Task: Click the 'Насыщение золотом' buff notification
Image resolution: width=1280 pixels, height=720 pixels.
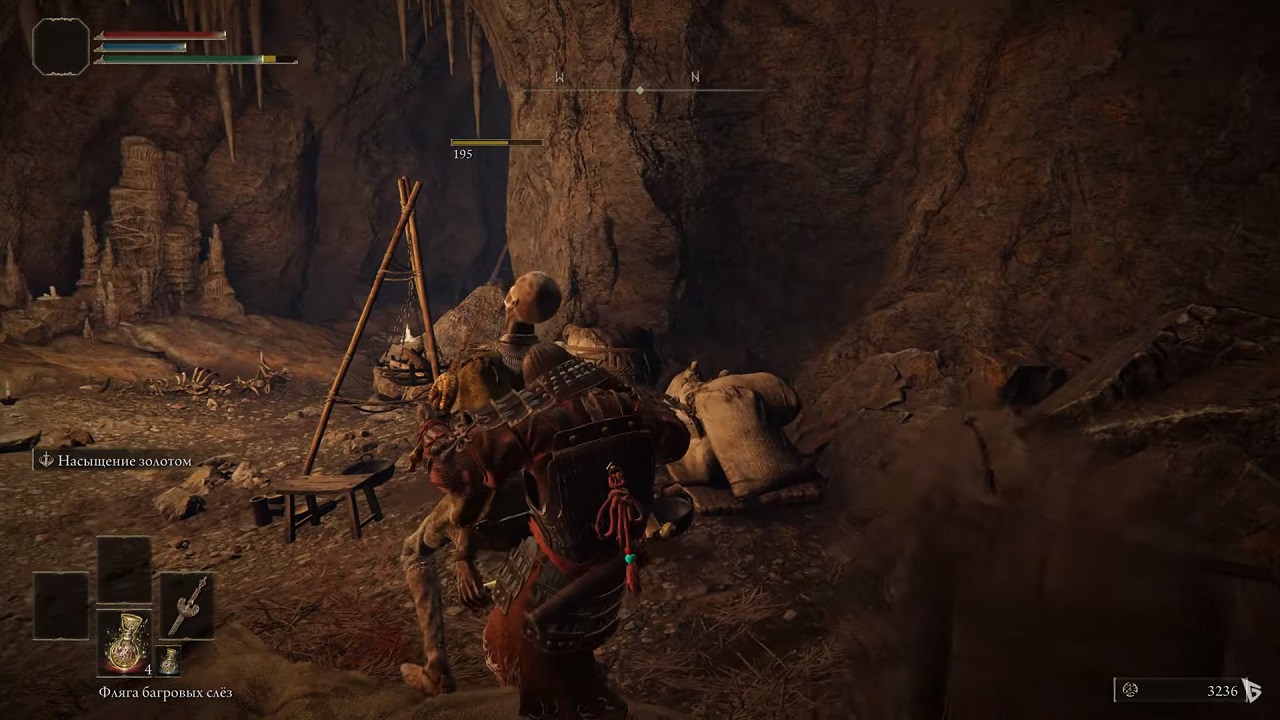Action: pyautogui.click(x=114, y=461)
